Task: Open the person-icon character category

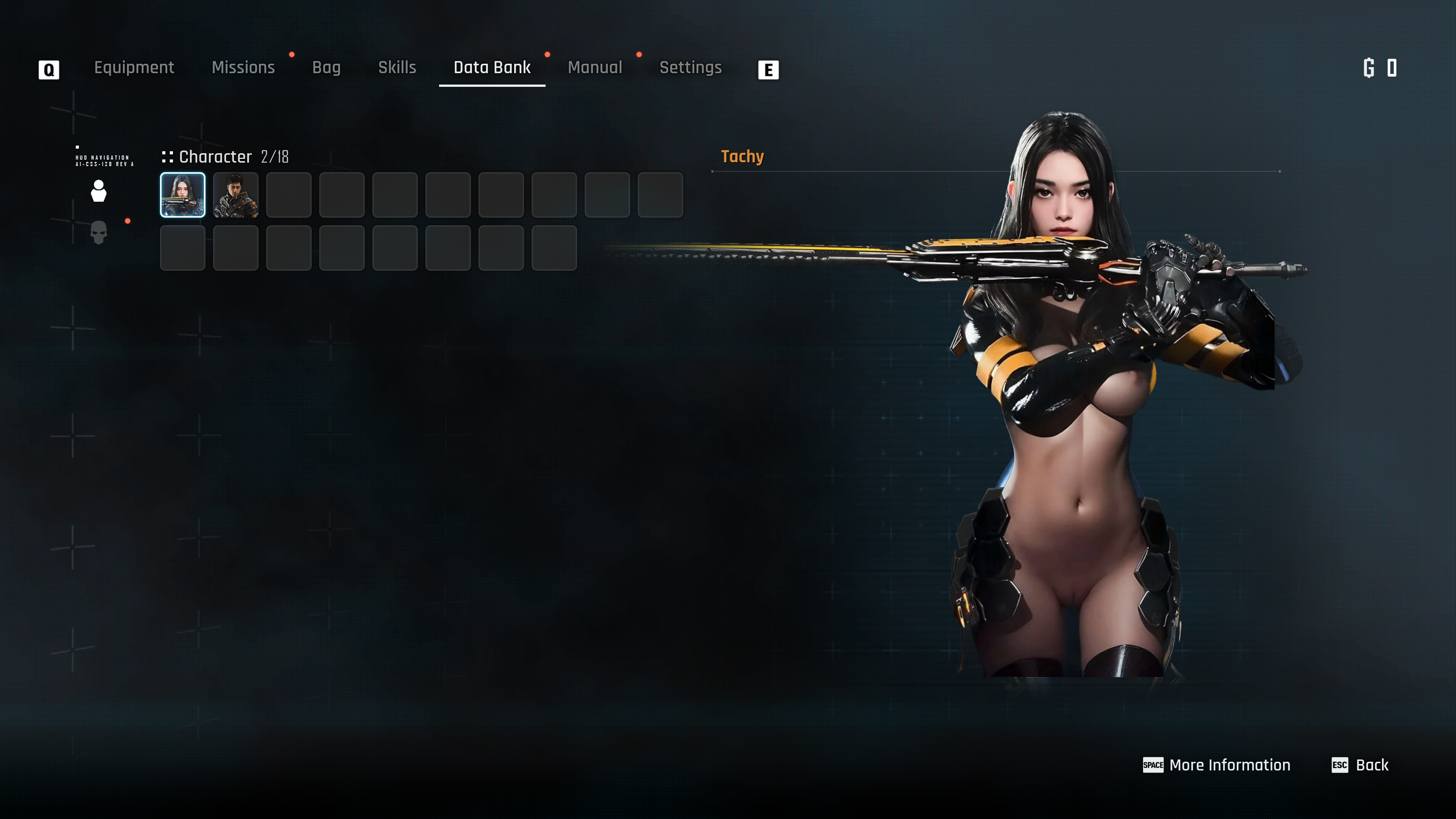Action: coord(98,191)
